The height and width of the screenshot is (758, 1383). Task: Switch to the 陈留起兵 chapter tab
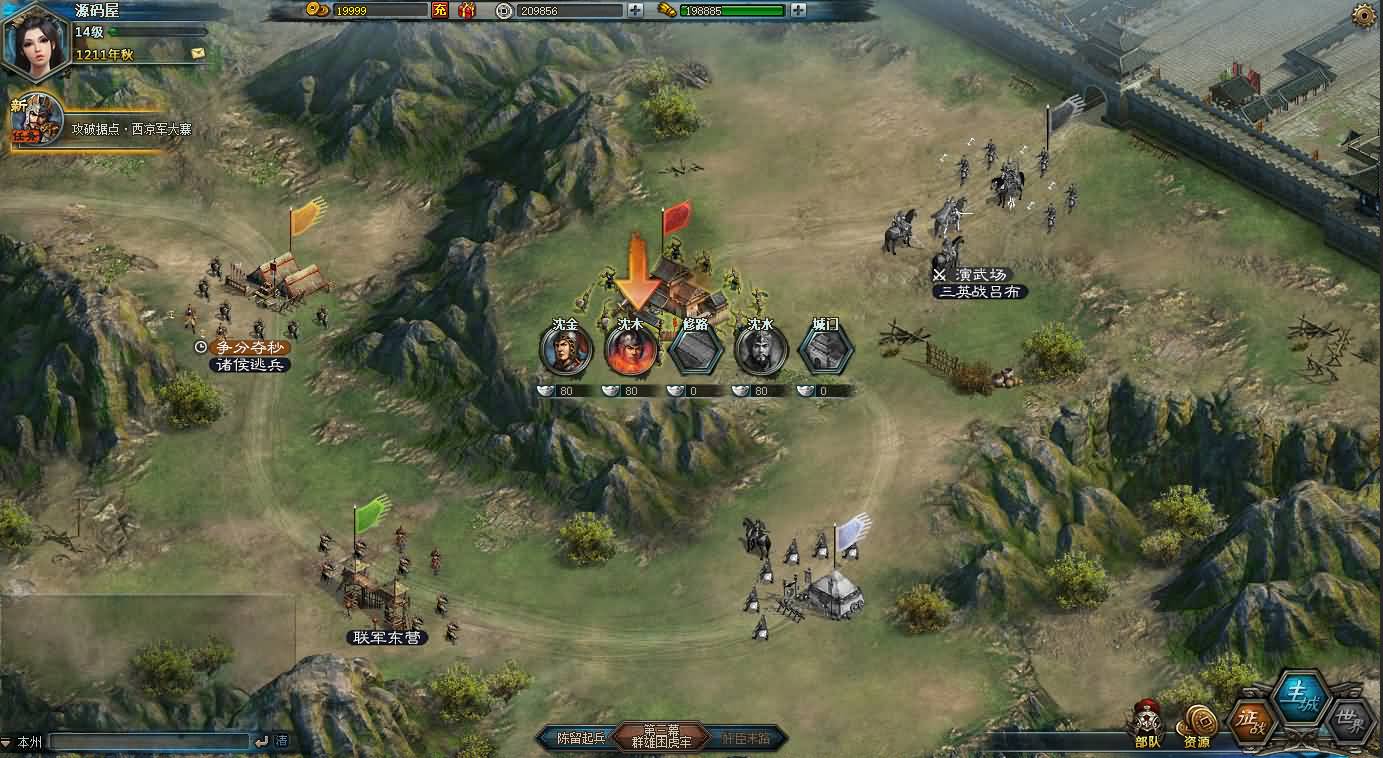coord(580,739)
